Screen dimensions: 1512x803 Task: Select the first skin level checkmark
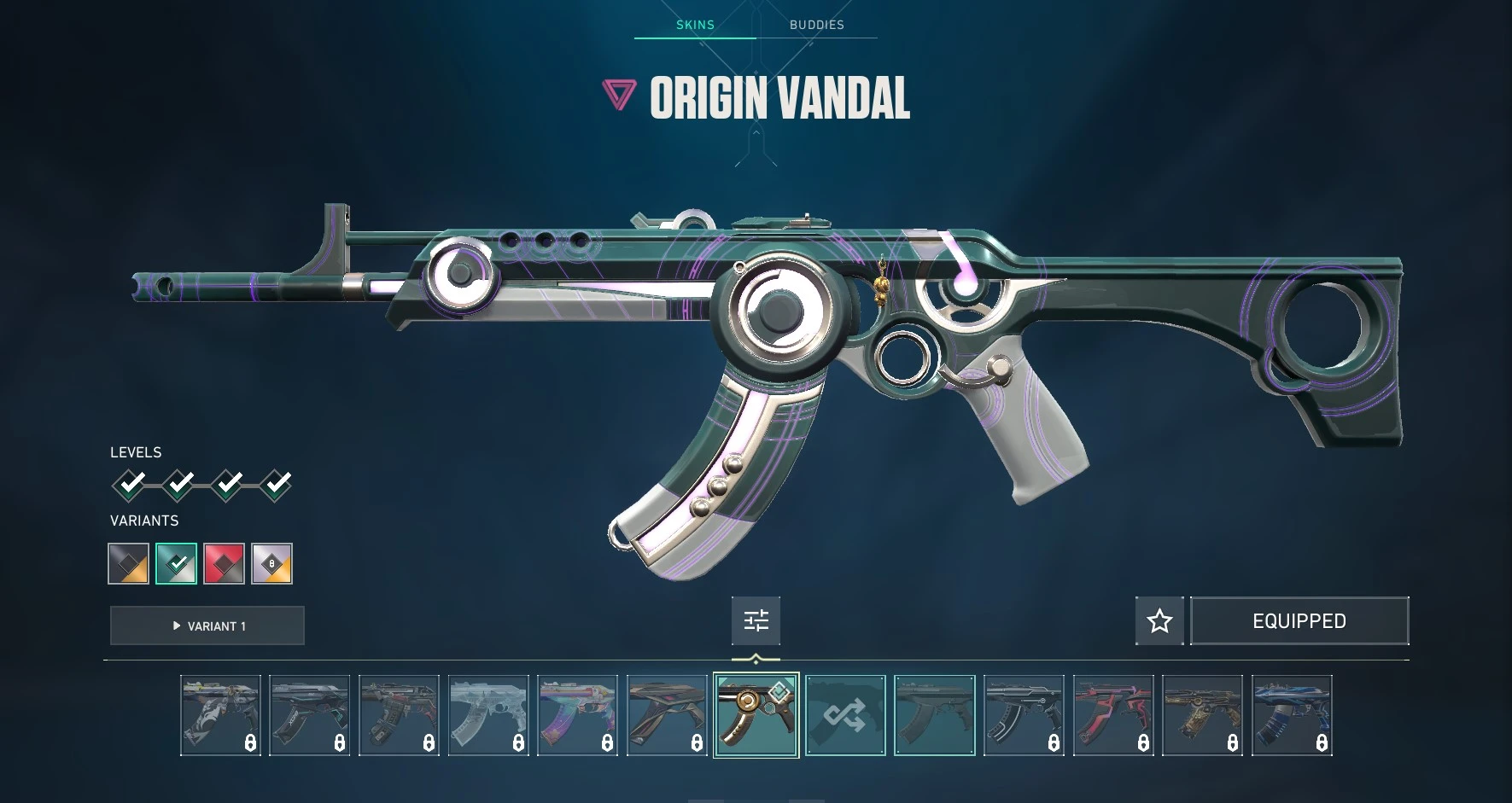pos(130,485)
